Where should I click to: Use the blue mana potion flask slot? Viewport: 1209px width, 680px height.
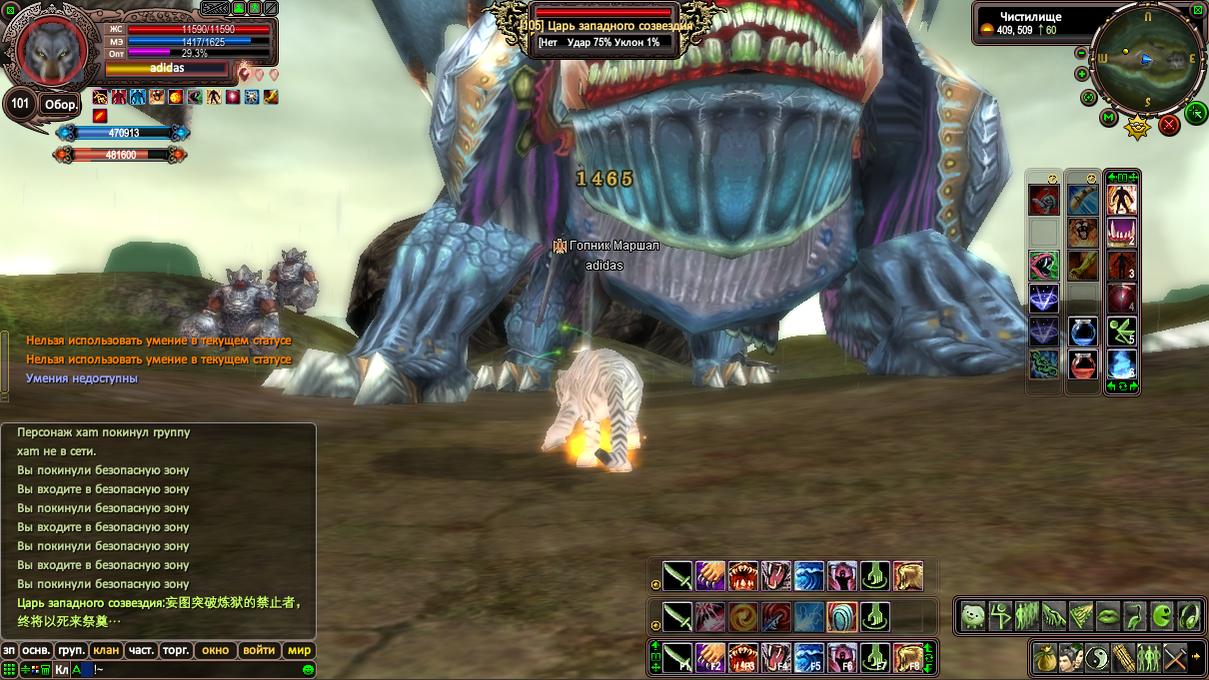click(x=1083, y=330)
